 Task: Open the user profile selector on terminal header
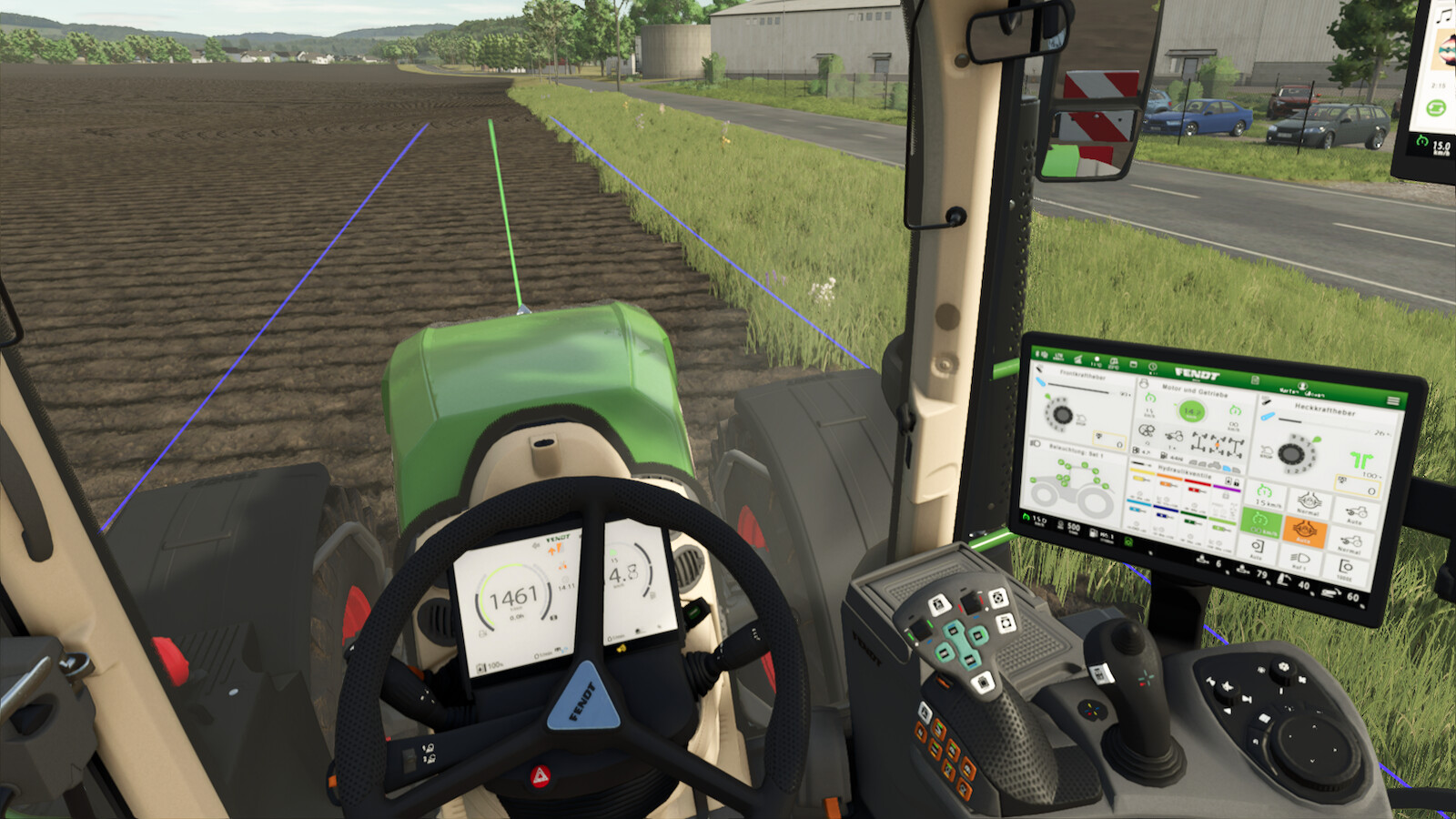(1303, 388)
